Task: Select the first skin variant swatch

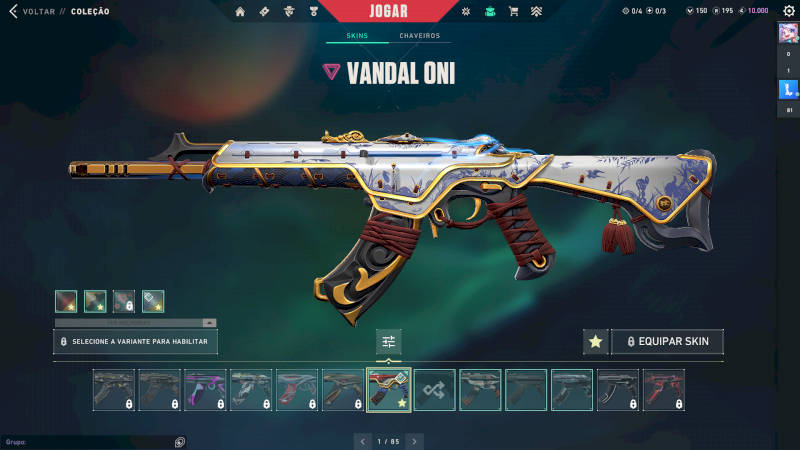Action: pos(66,301)
